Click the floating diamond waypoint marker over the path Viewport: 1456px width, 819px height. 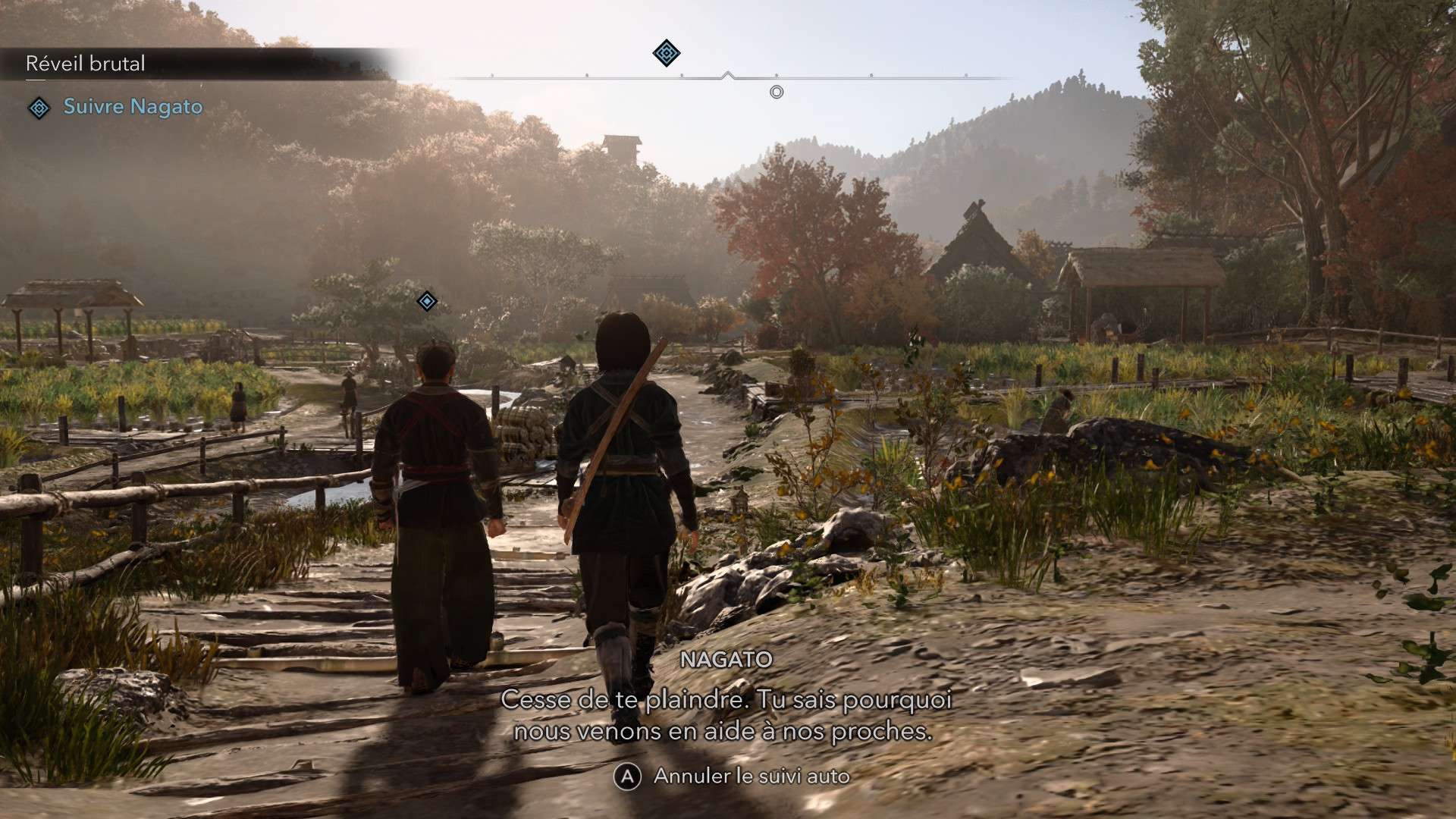[427, 302]
